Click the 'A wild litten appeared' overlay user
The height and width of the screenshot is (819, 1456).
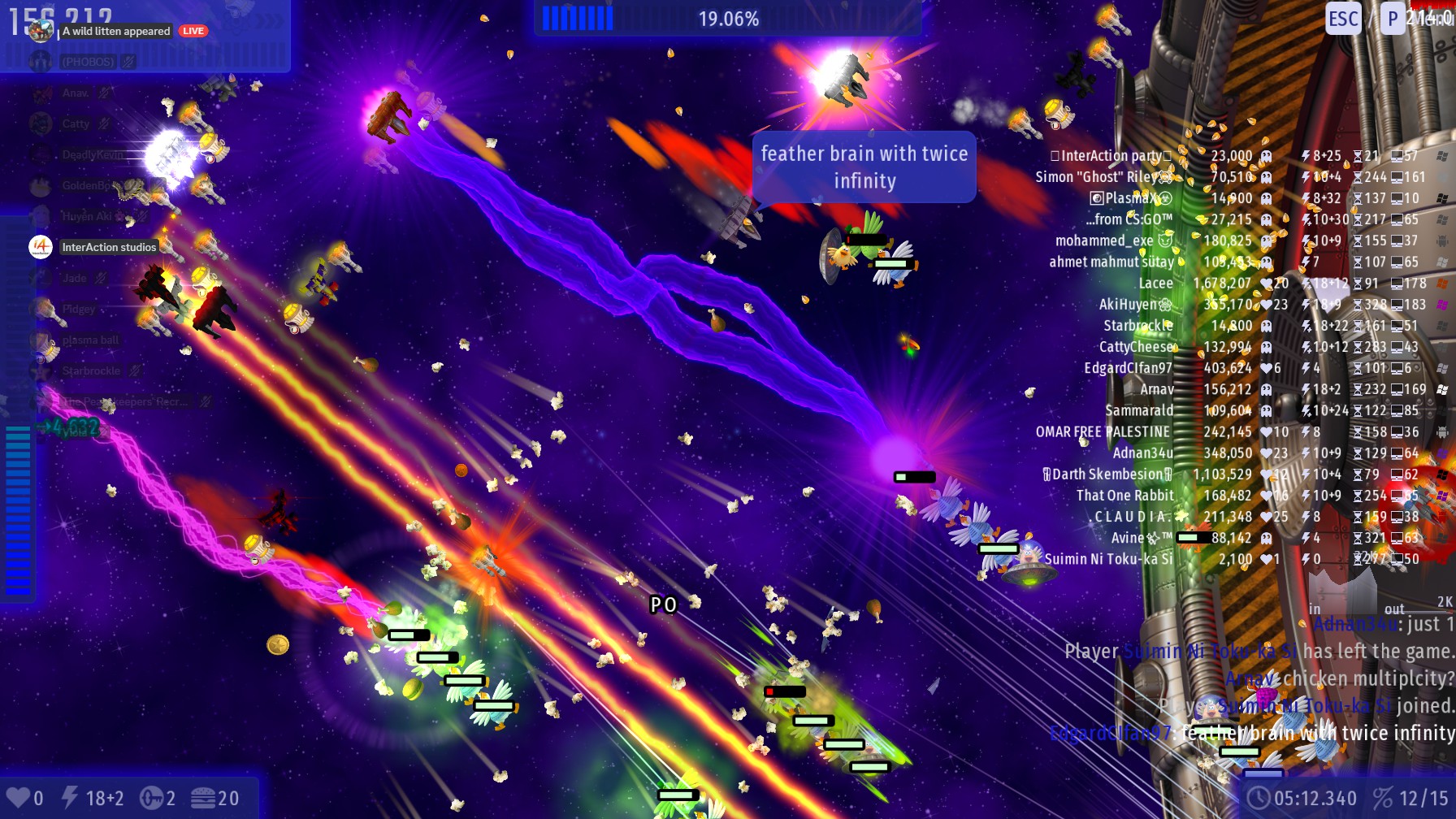pos(116,32)
